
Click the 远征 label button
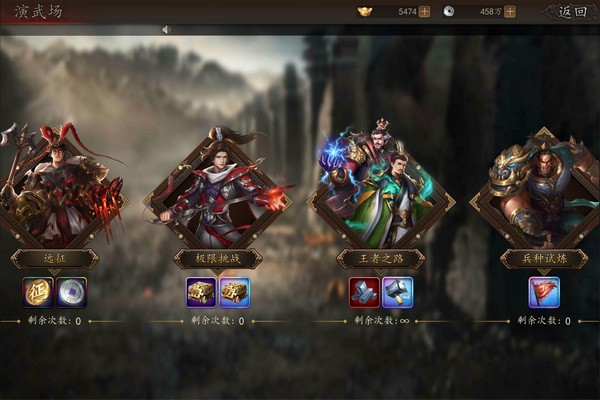55,259
